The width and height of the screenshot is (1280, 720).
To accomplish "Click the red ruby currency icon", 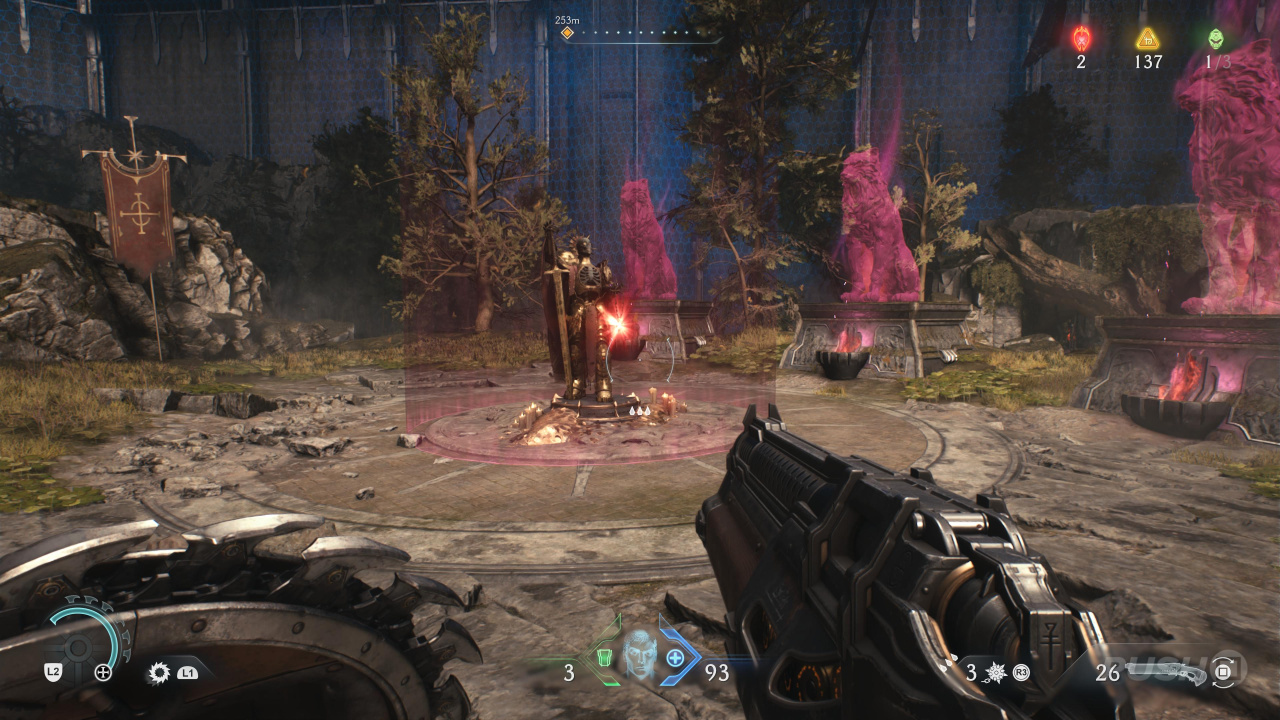I will [x=1081, y=39].
